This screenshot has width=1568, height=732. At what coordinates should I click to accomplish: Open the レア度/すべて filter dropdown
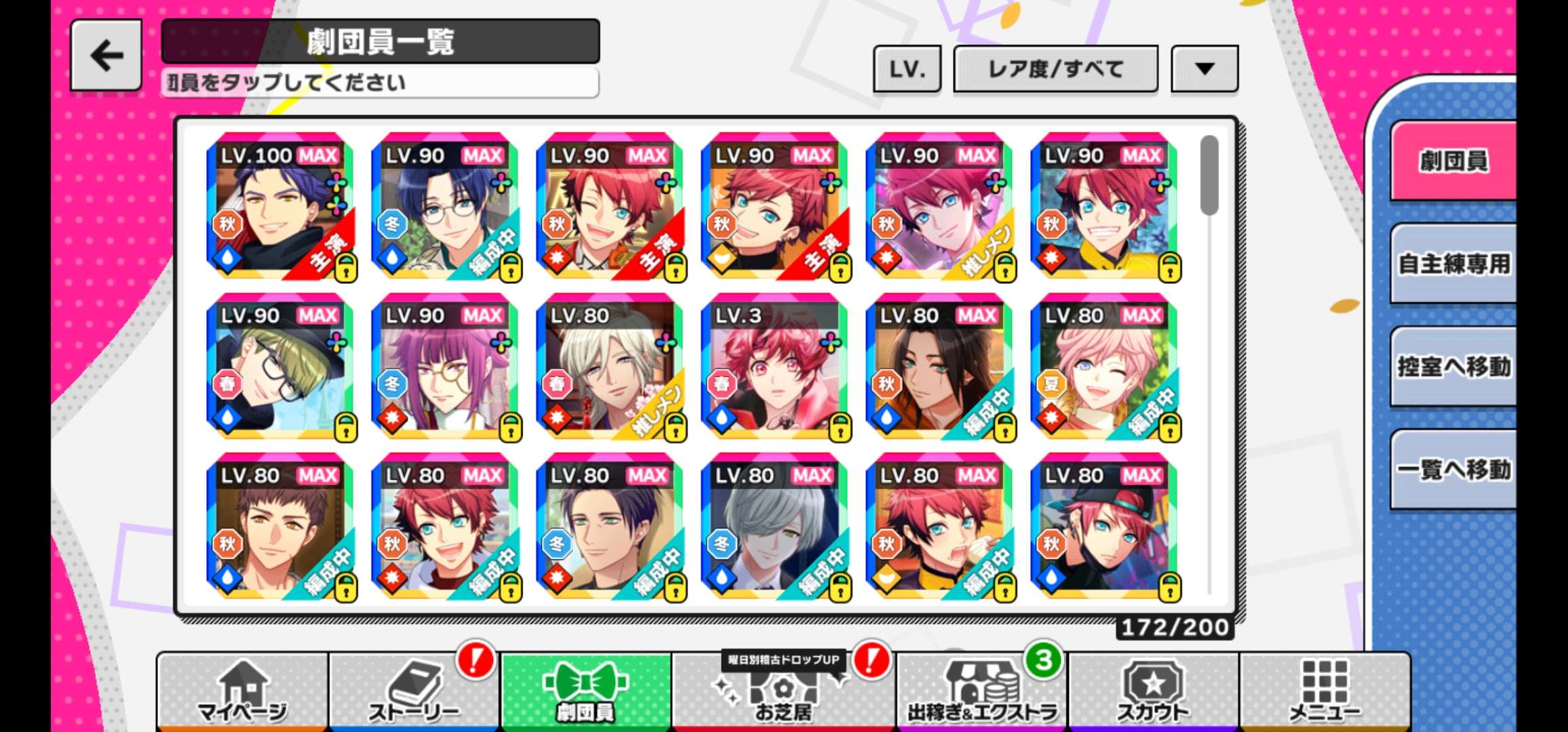[x=1055, y=68]
